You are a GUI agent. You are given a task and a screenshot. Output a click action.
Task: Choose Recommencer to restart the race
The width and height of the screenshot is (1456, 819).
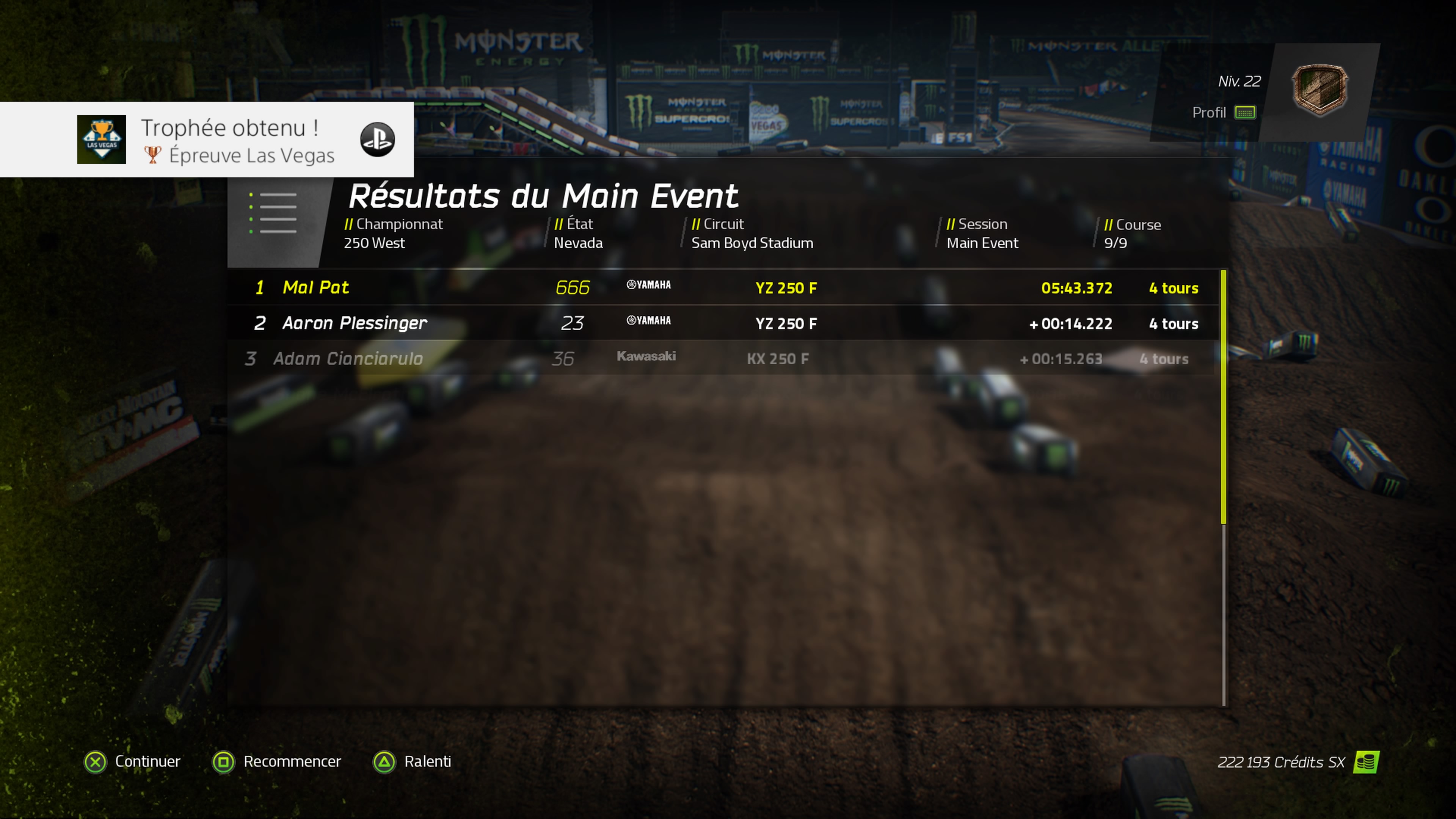click(277, 761)
